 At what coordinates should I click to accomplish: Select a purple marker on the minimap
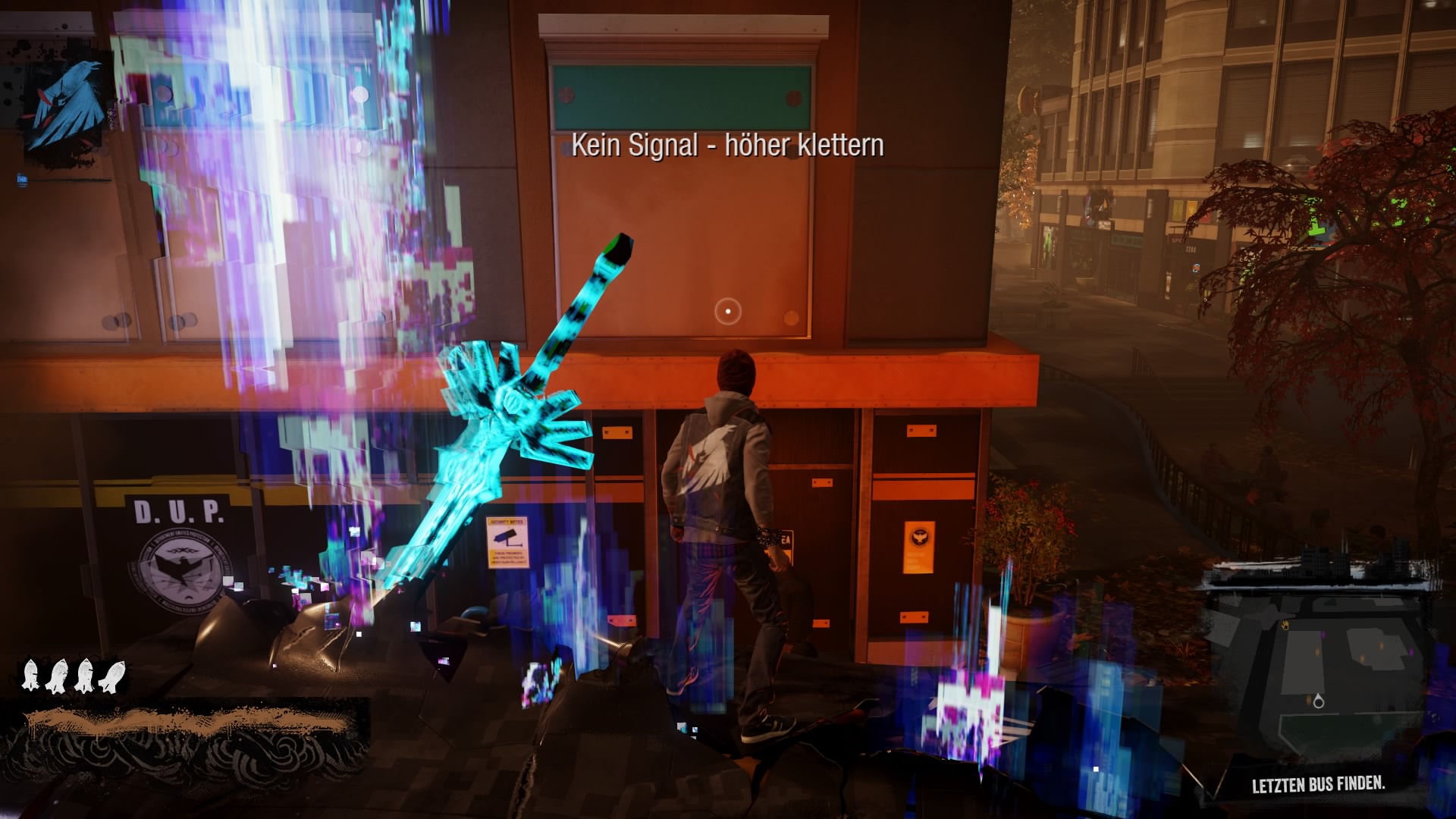click(x=1323, y=634)
